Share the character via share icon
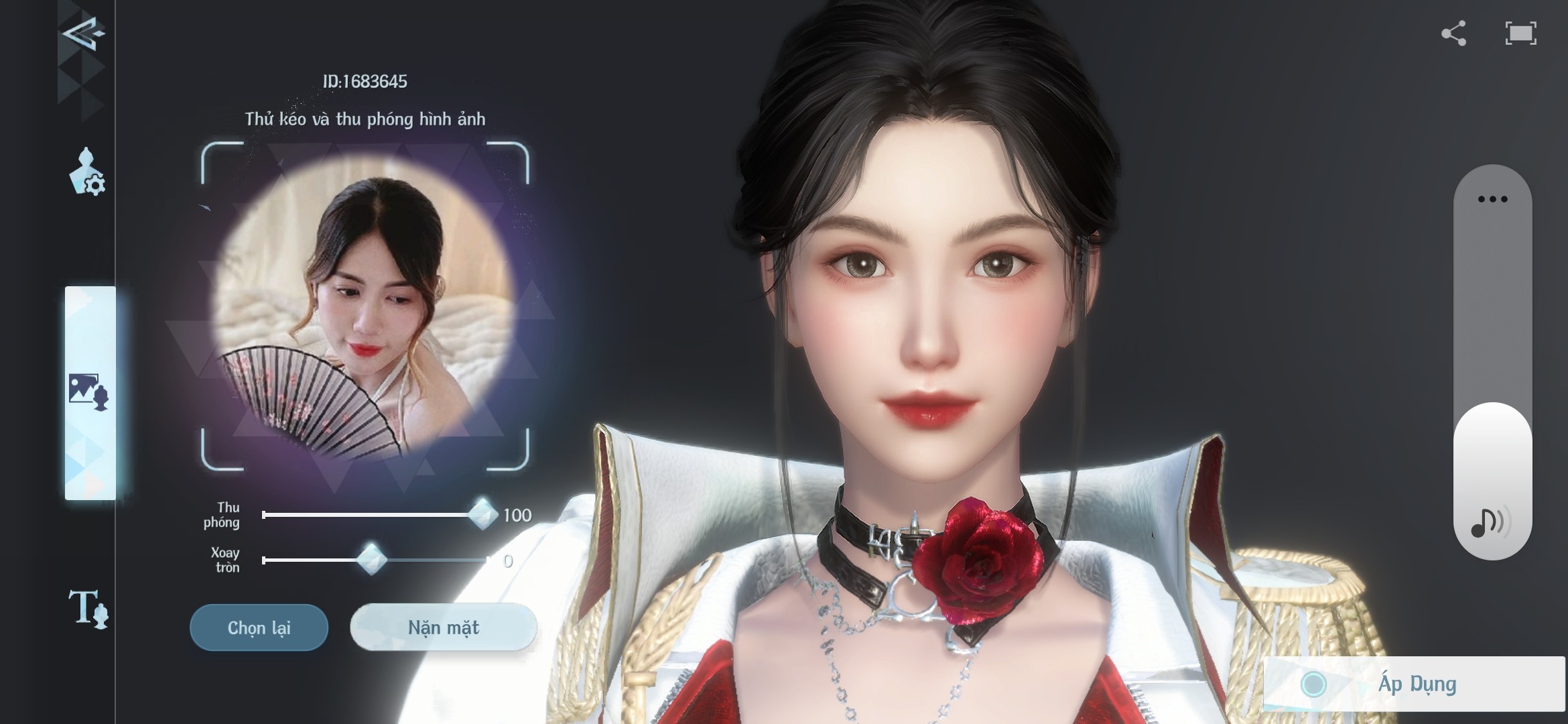The height and width of the screenshot is (724, 1568). click(x=1453, y=34)
